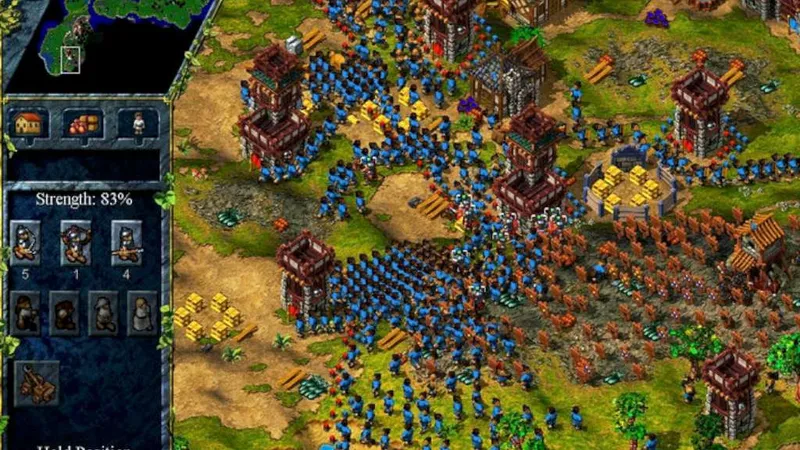Select the swordsman unit icon showing 5
Viewport: 800px width, 450px height.
point(25,242)
